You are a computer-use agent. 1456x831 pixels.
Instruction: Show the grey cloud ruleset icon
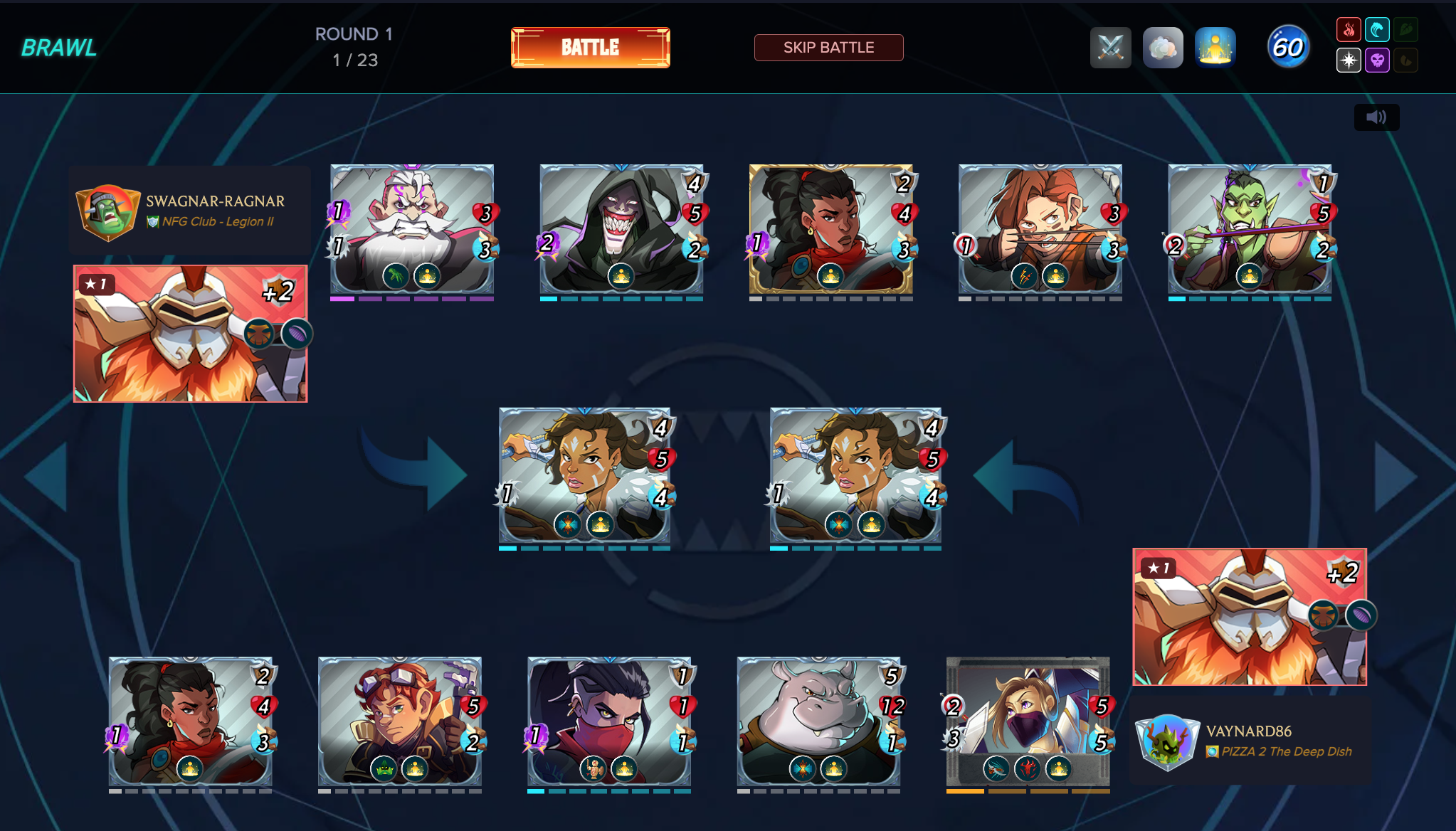pyautogui.click(x=1163, y=48)
